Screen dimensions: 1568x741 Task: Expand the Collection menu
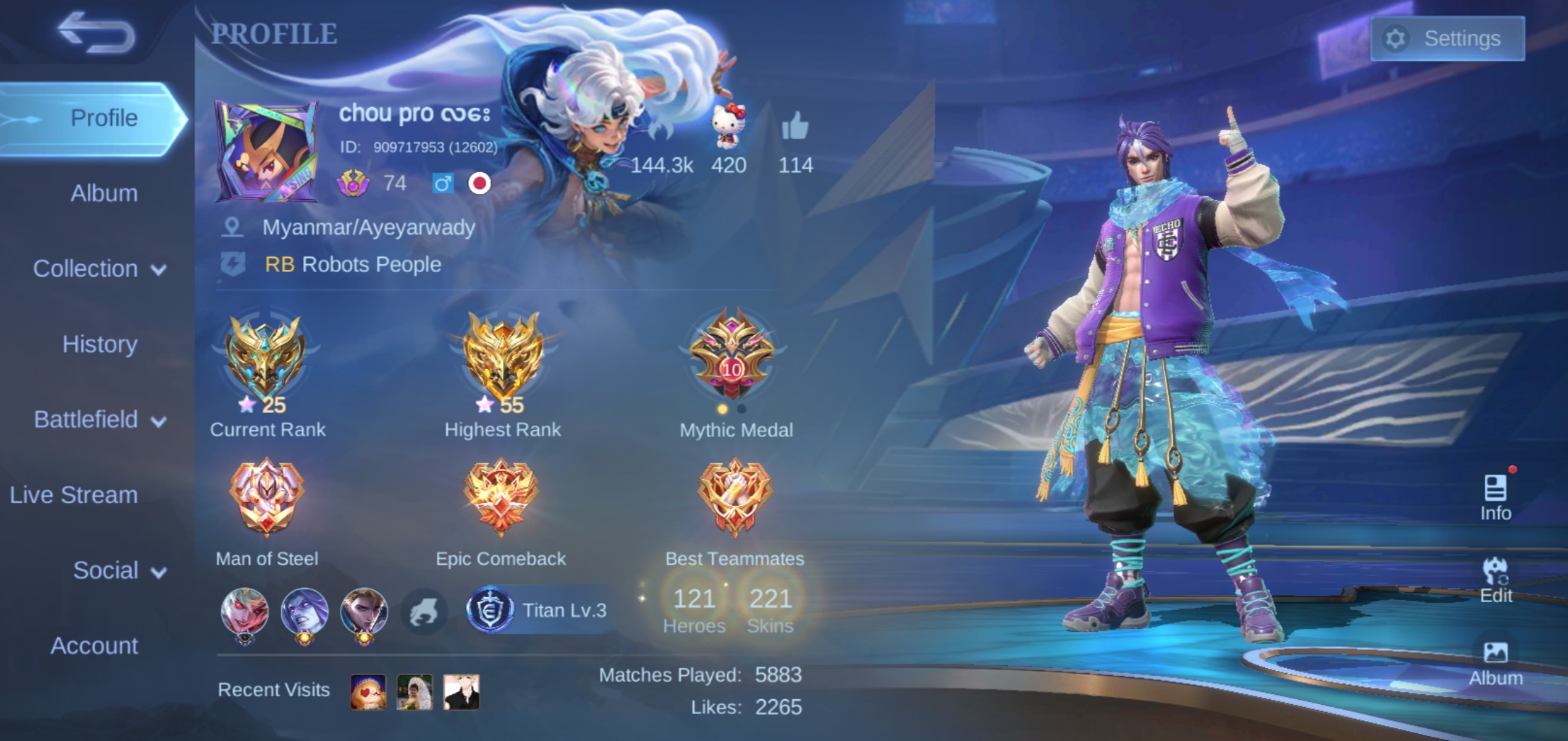[x=99, y=269]
